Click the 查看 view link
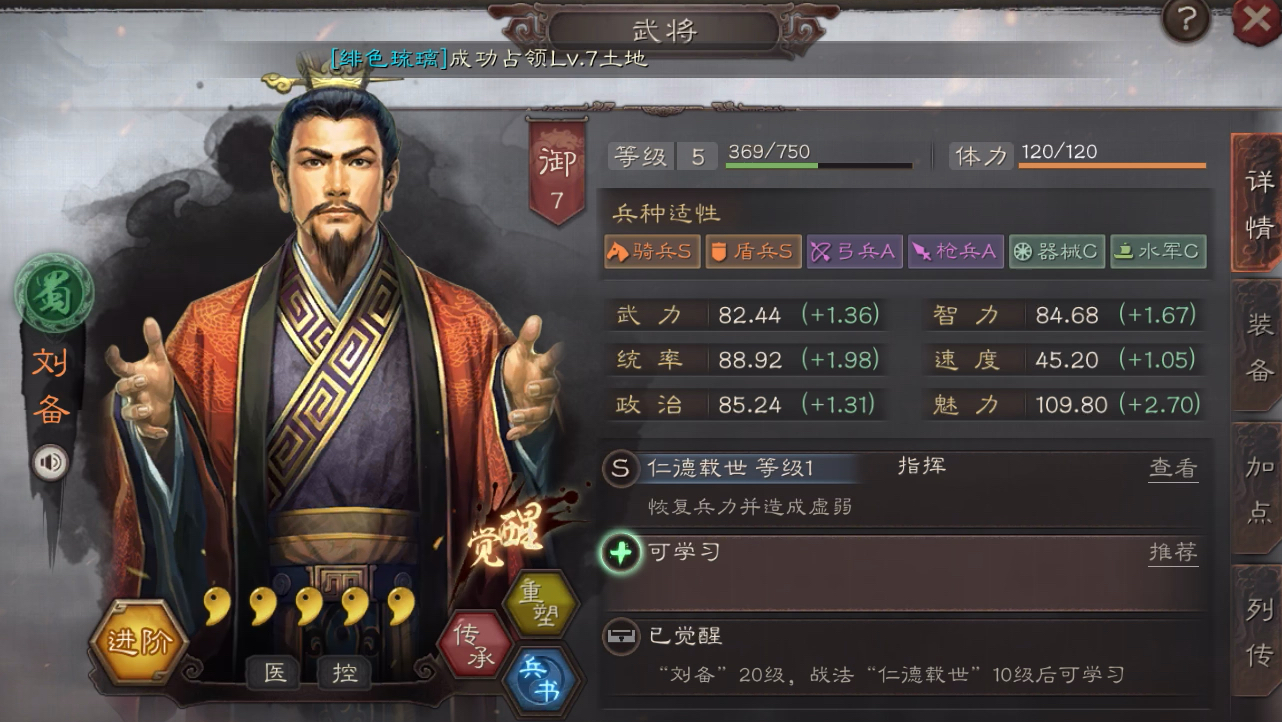The height and width of the screenshot is (722, 1282). pyautogui.click(x=1172, y=467)
